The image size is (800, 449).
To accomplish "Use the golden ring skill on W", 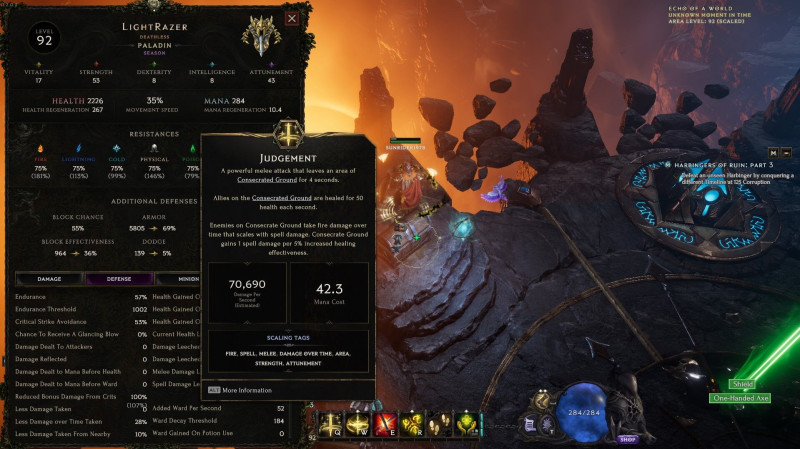I will pyautogui.click(x=359, y=424).
